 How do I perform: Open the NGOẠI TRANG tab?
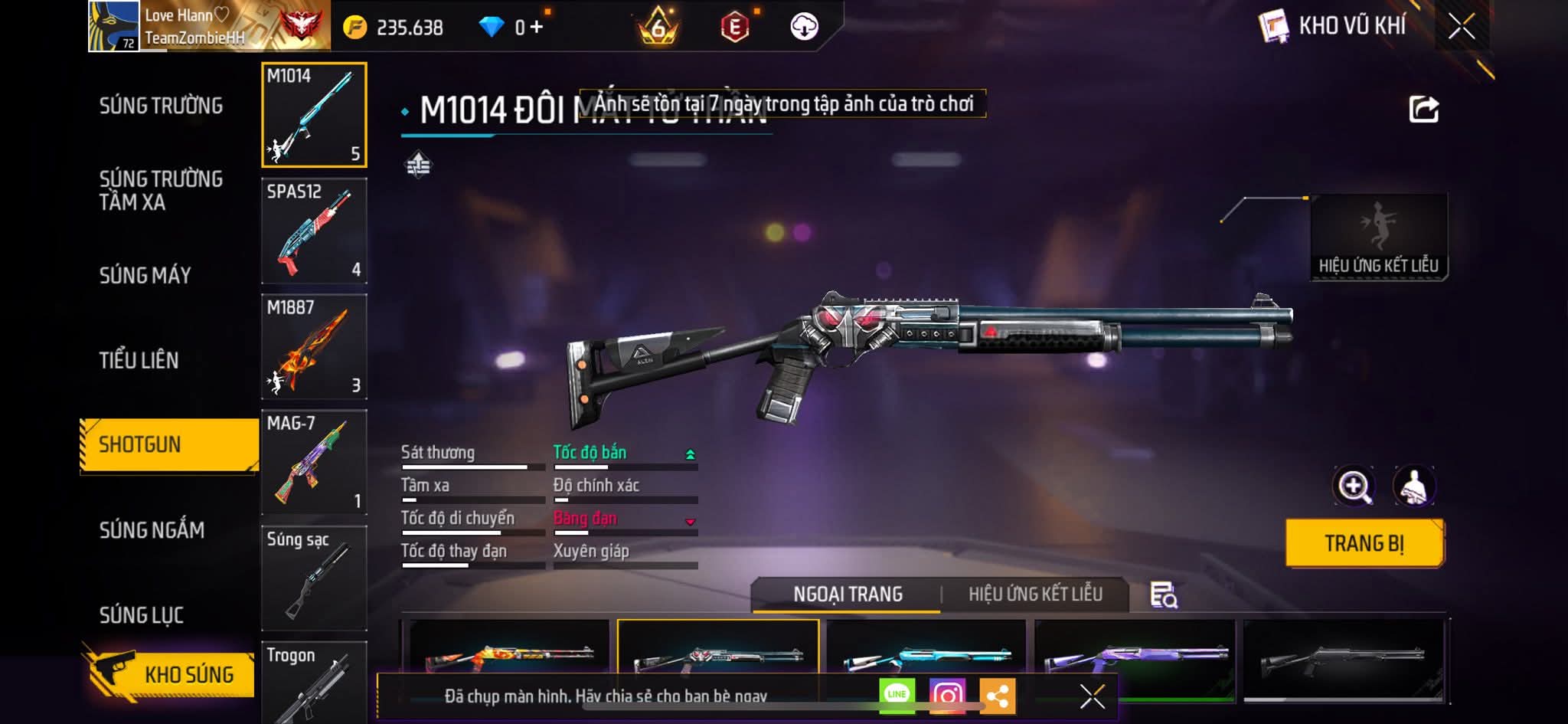[x=848, y=595]
